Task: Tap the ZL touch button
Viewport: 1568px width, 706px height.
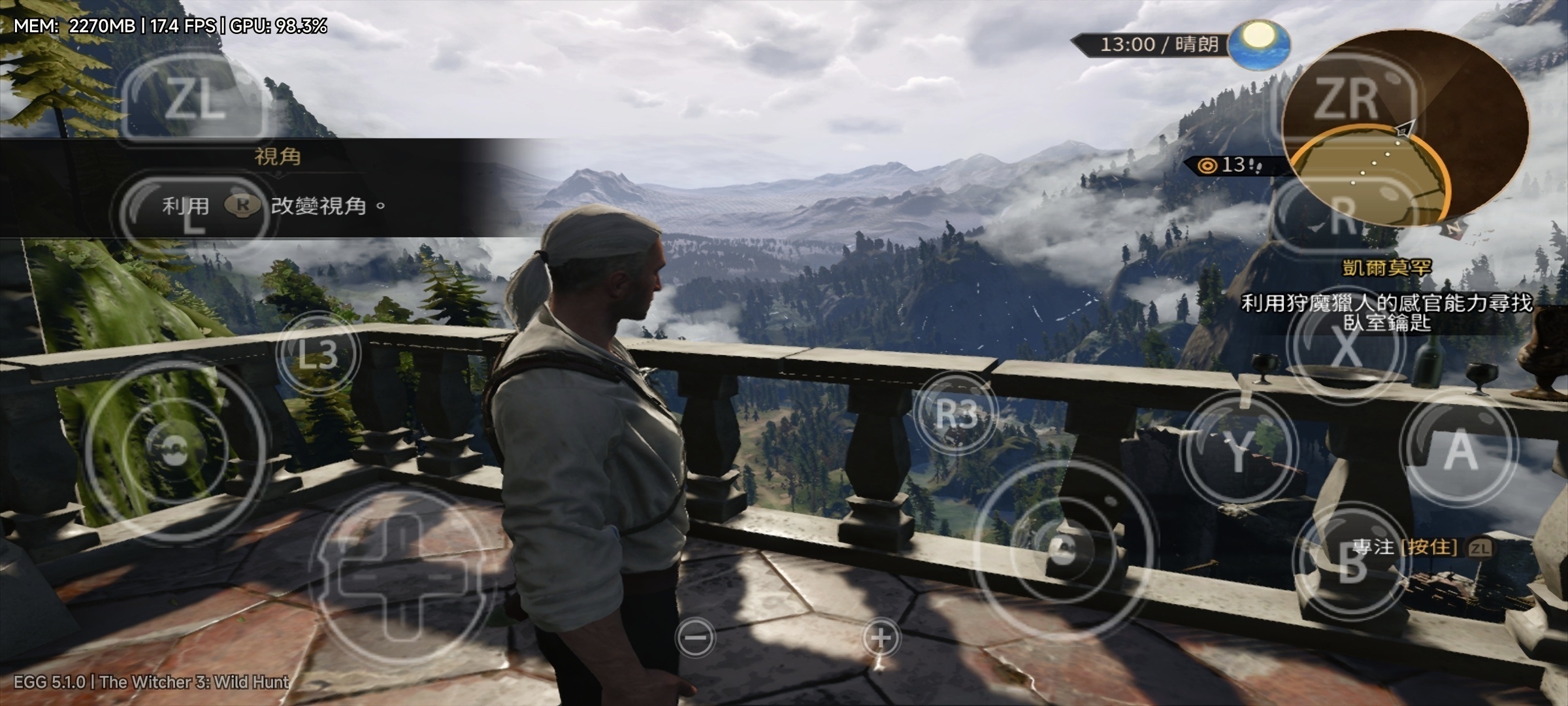Action: [x=193, y=99]
